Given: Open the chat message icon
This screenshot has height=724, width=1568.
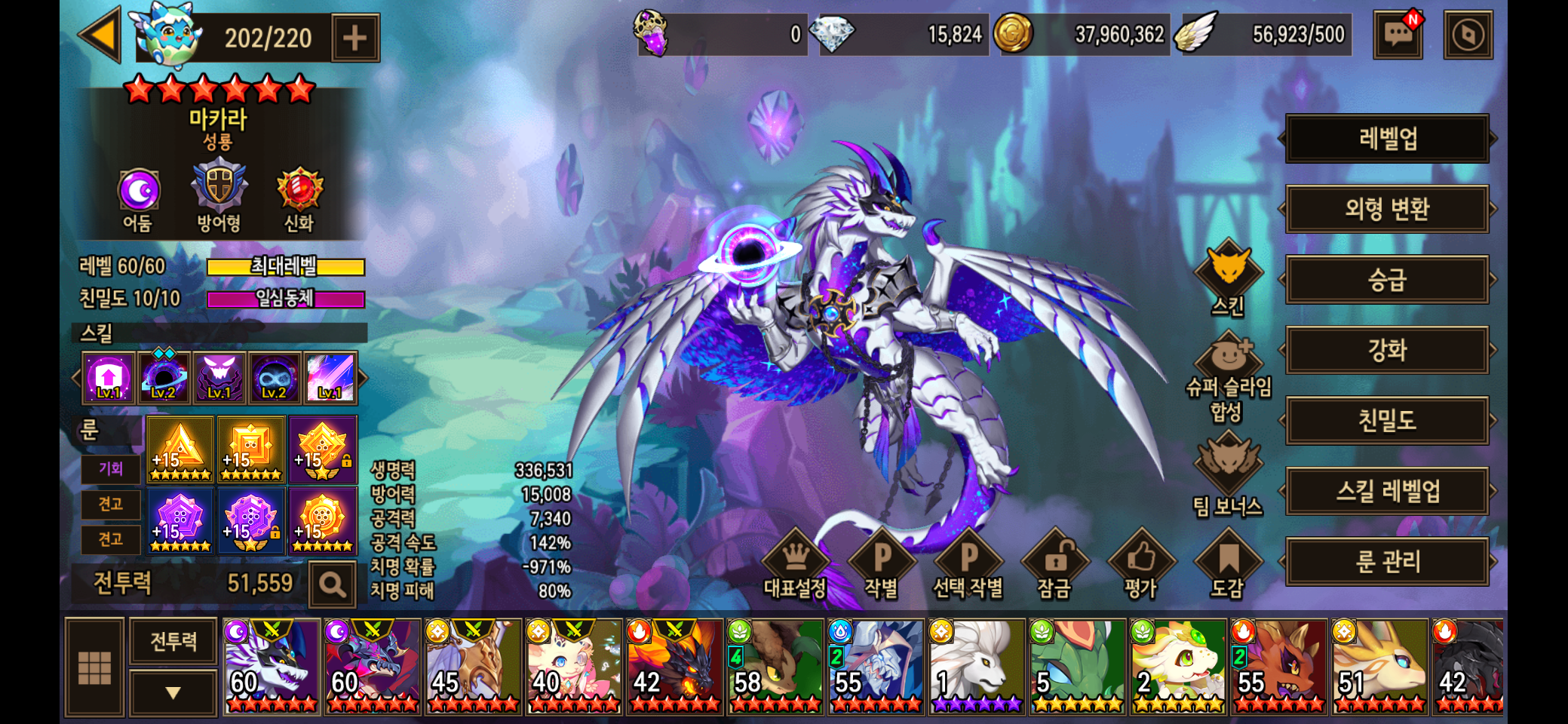Looking at the screenshot, I should [1398, 35].
